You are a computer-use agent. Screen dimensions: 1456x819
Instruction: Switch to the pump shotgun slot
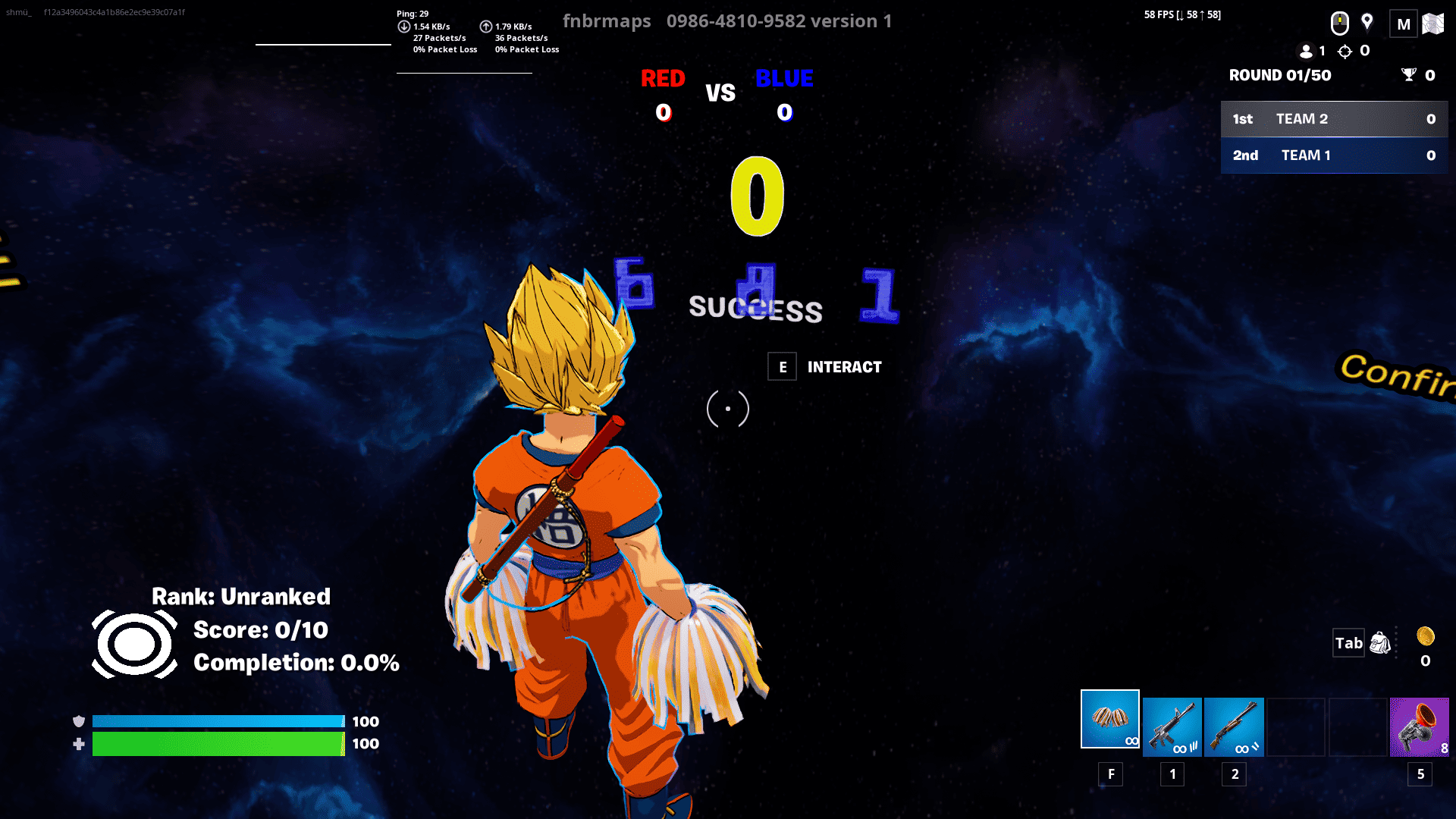[1234, 727]
